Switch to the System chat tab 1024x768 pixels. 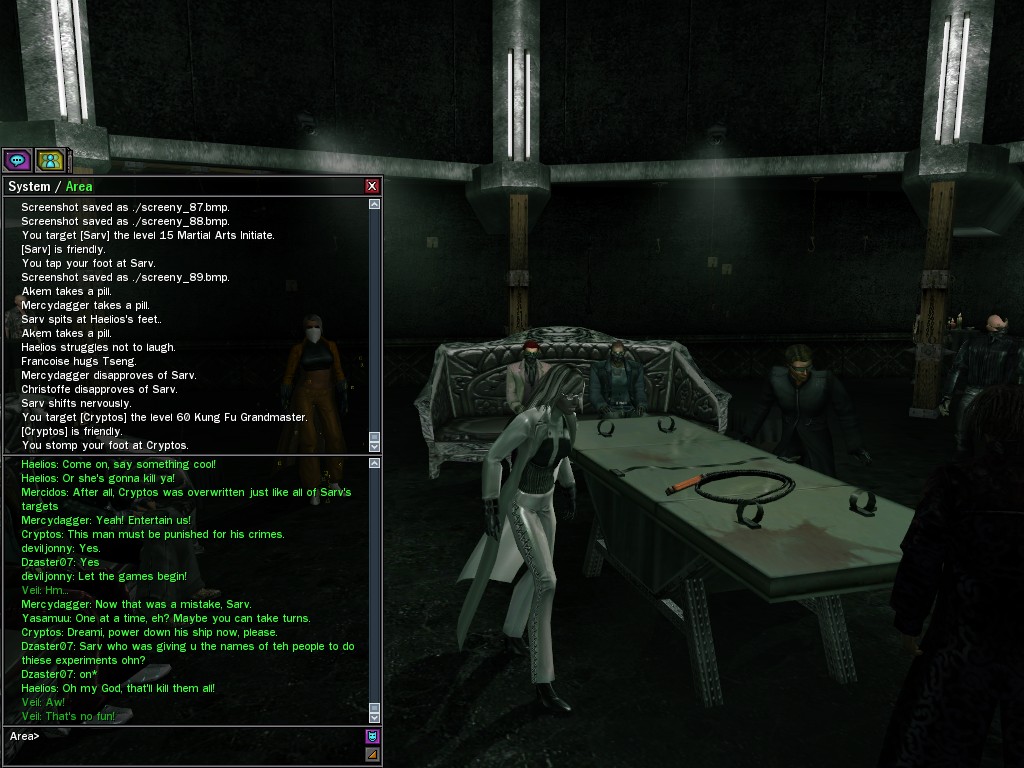tap(28, 186)
